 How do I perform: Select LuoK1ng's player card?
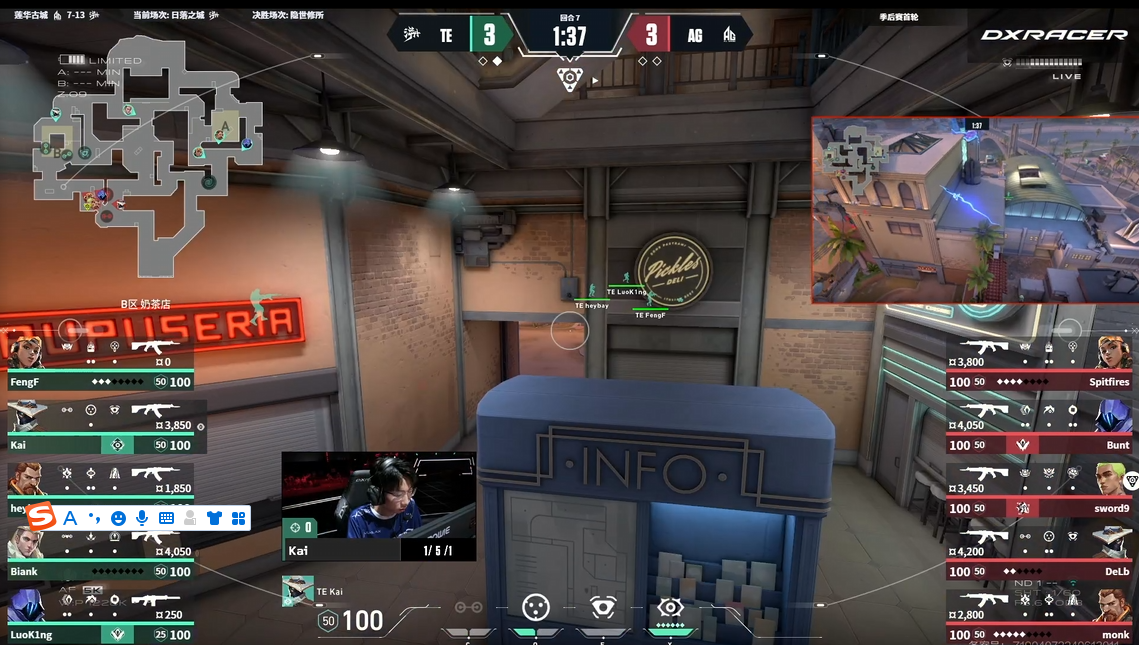point(100,616)
